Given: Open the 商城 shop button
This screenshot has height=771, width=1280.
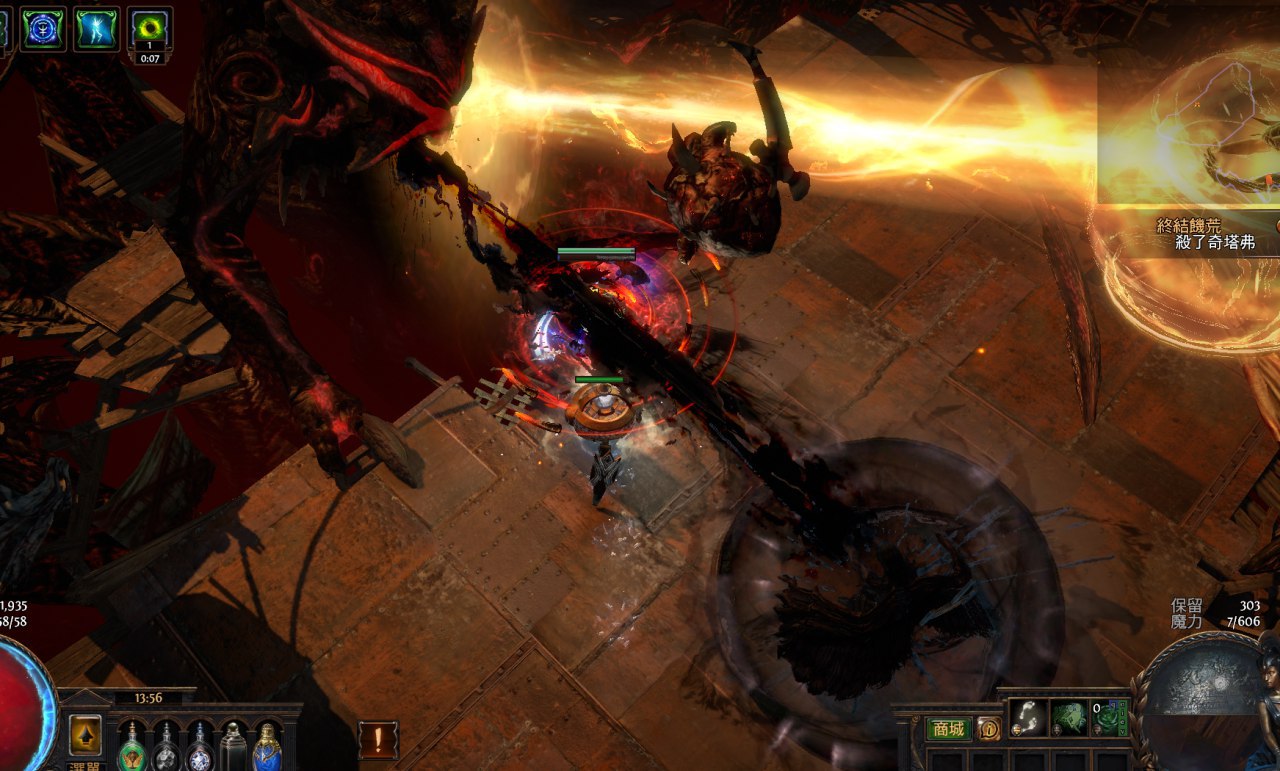Looking at the screenshot, I should [949, 729].
